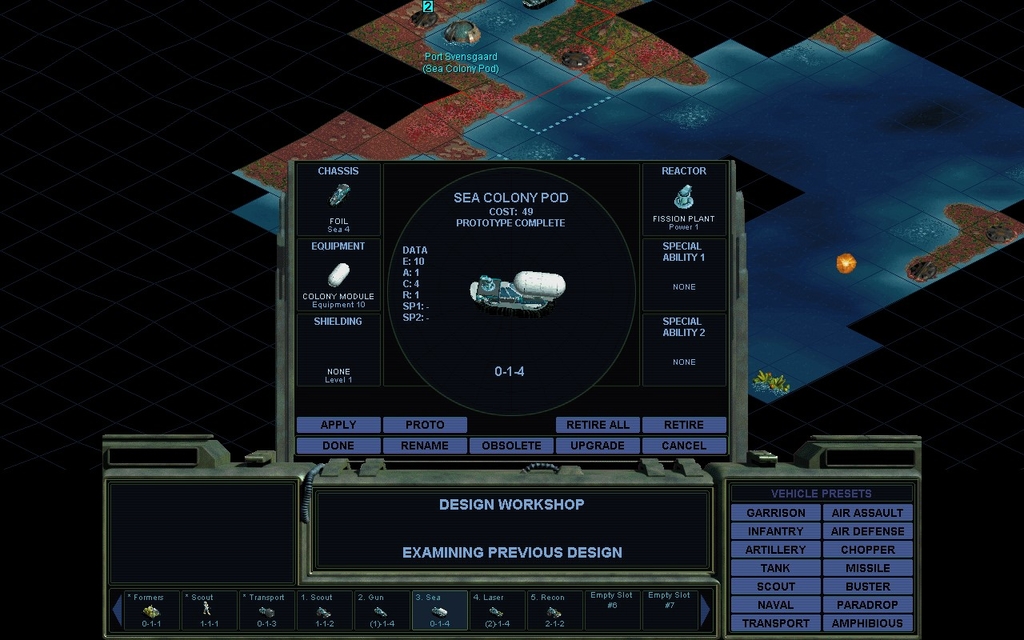Click the Done button
The width and height of the screenshot is (1024, 640).
coord(338,445)
